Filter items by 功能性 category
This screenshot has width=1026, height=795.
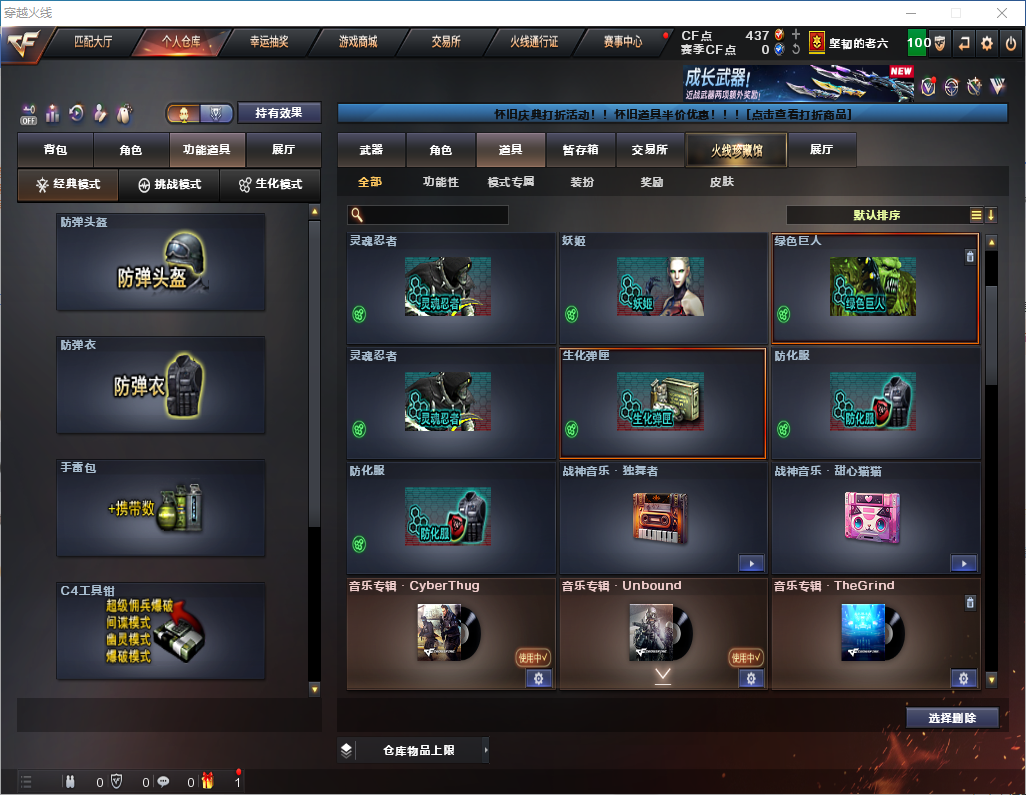(440, 182)
